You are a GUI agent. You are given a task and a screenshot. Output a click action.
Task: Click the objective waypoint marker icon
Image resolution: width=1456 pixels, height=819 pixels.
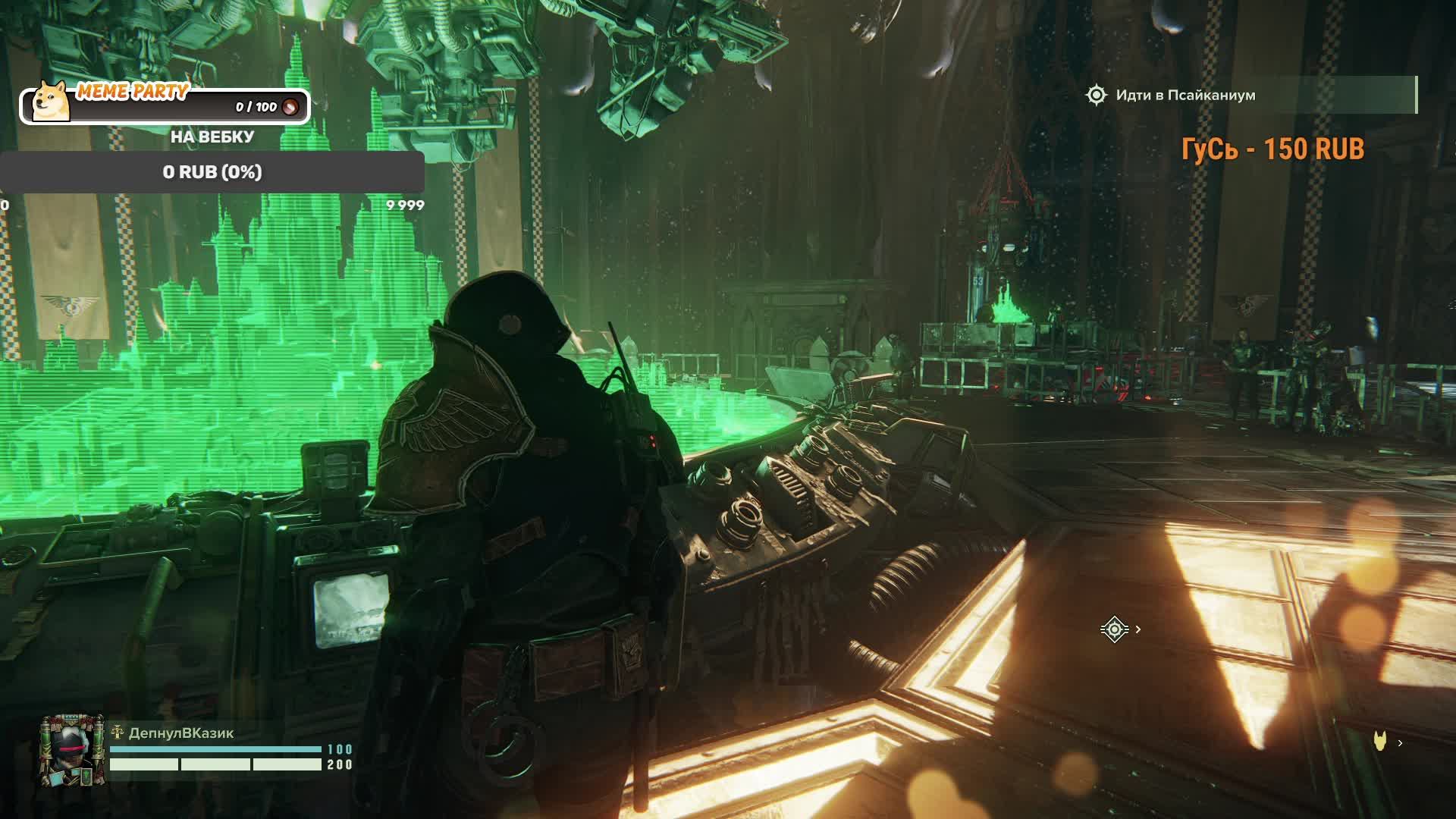coord(1114,629)
